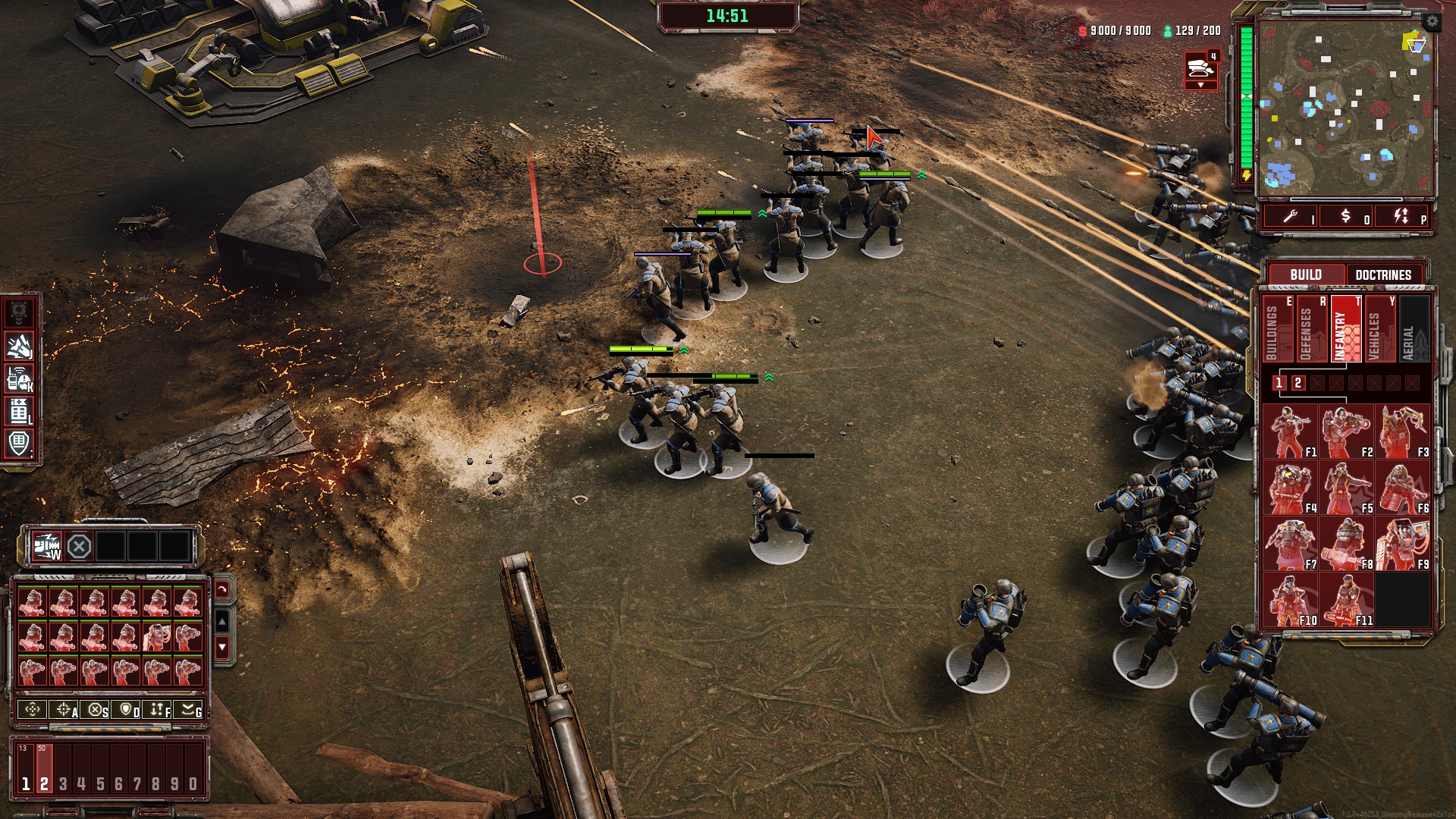The height and width of the screenshot is (819, 1456).
Task: Activate the wrench repair mode button
Action: (1290, 217)
